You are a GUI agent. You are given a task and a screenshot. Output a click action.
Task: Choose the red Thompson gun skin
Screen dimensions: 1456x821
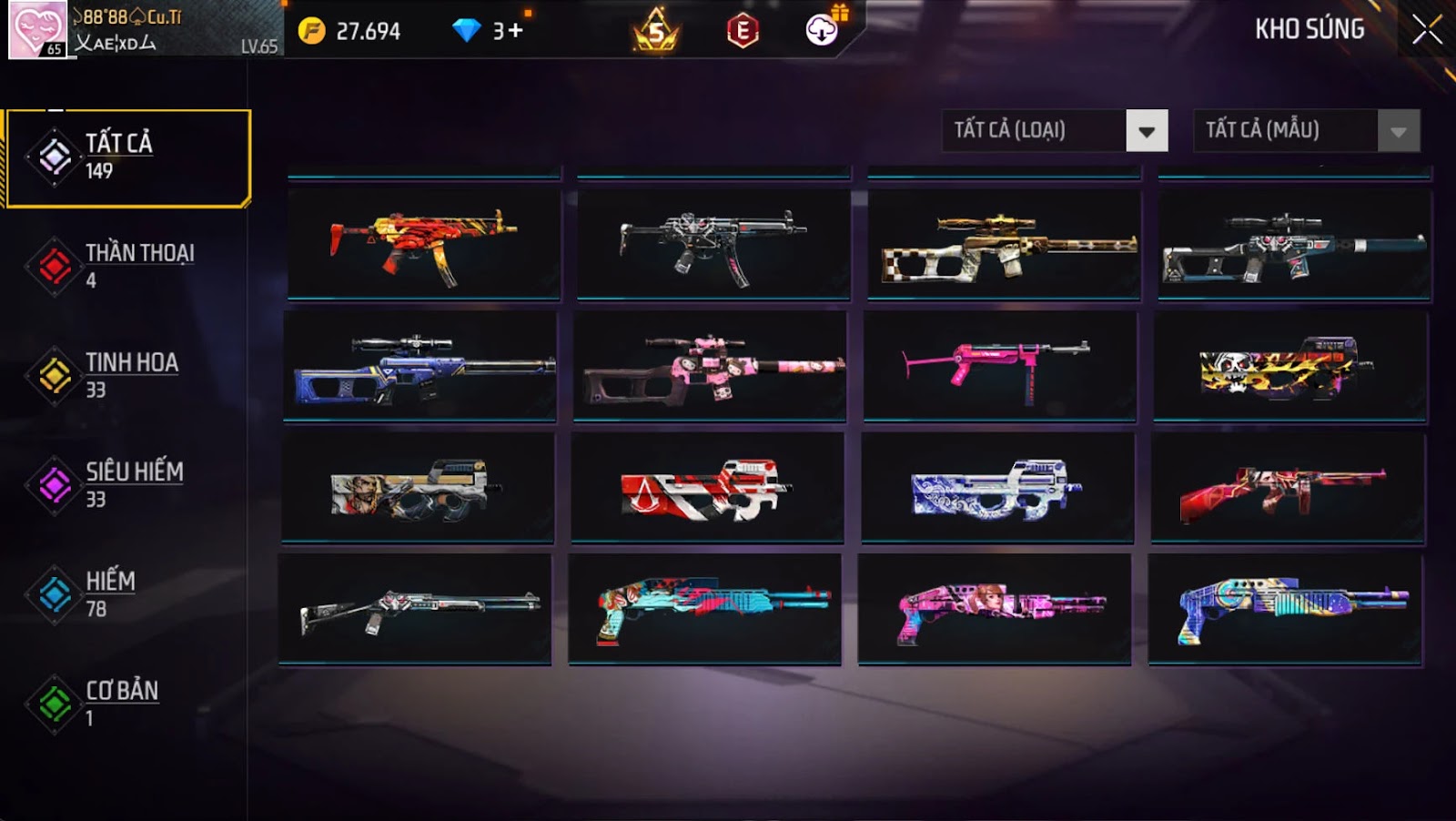(x=1287, y=488)
